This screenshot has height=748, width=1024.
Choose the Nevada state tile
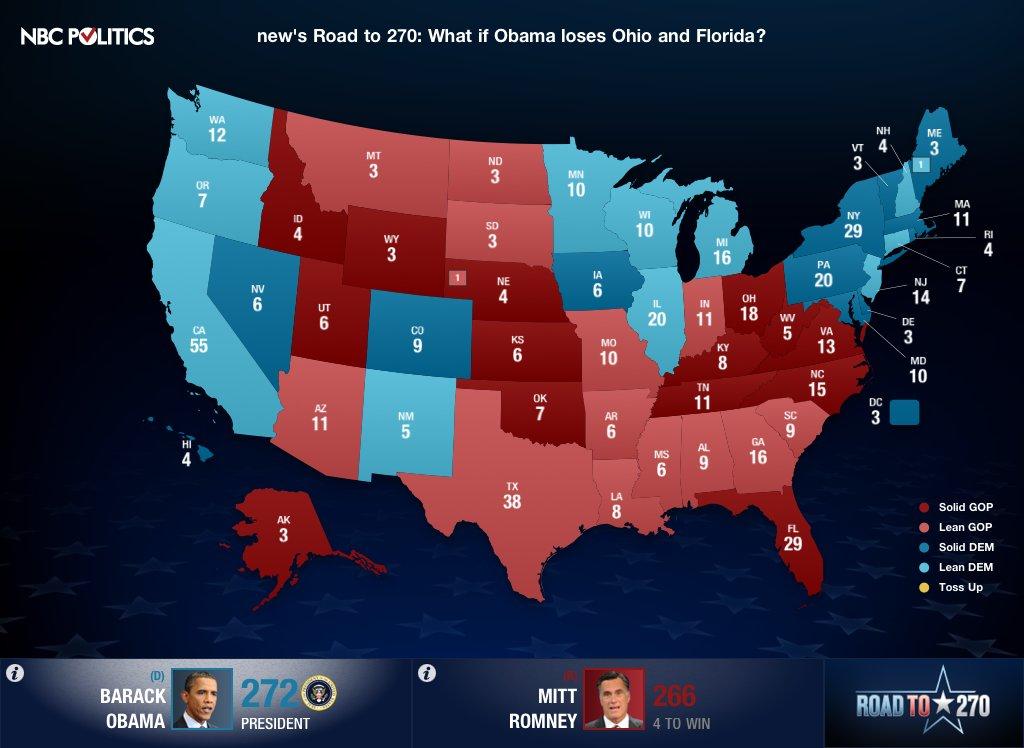point(257,297)
